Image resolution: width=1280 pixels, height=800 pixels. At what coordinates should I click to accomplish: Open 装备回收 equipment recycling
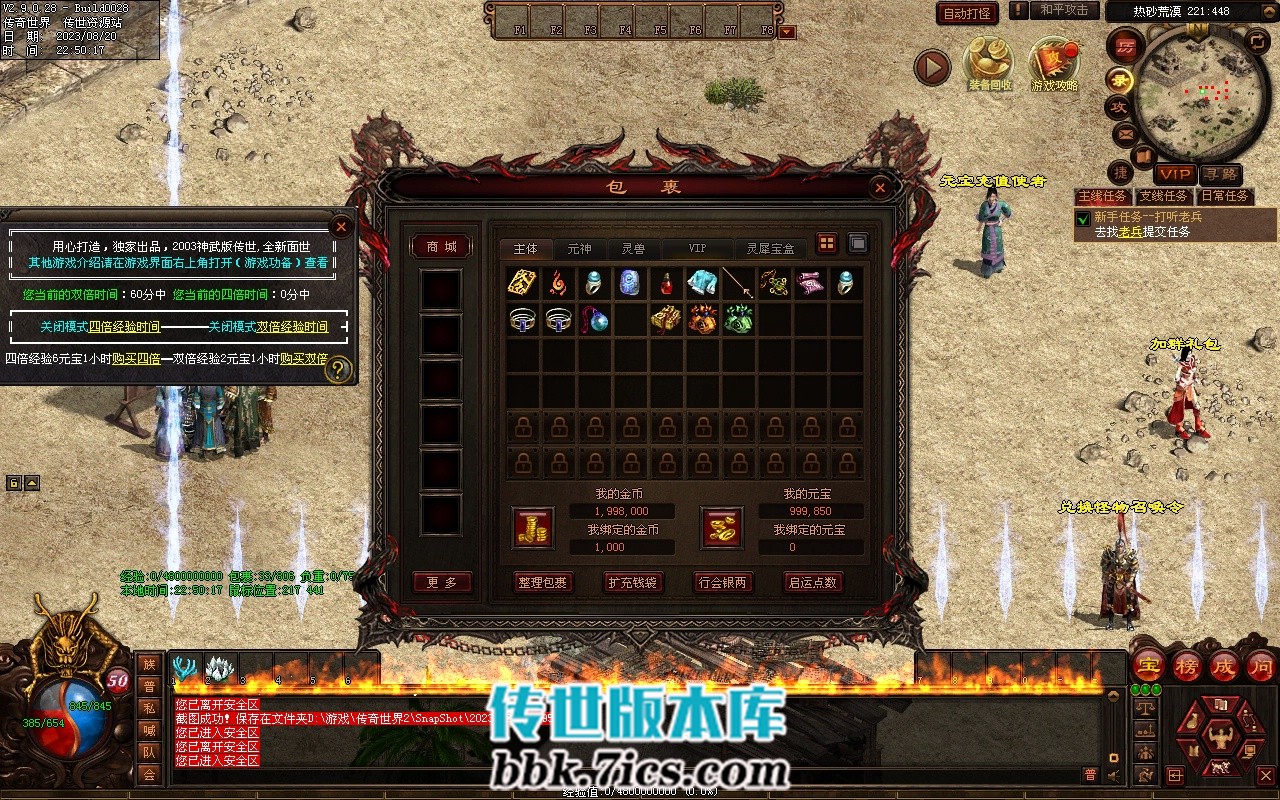[x=988, y=62]
